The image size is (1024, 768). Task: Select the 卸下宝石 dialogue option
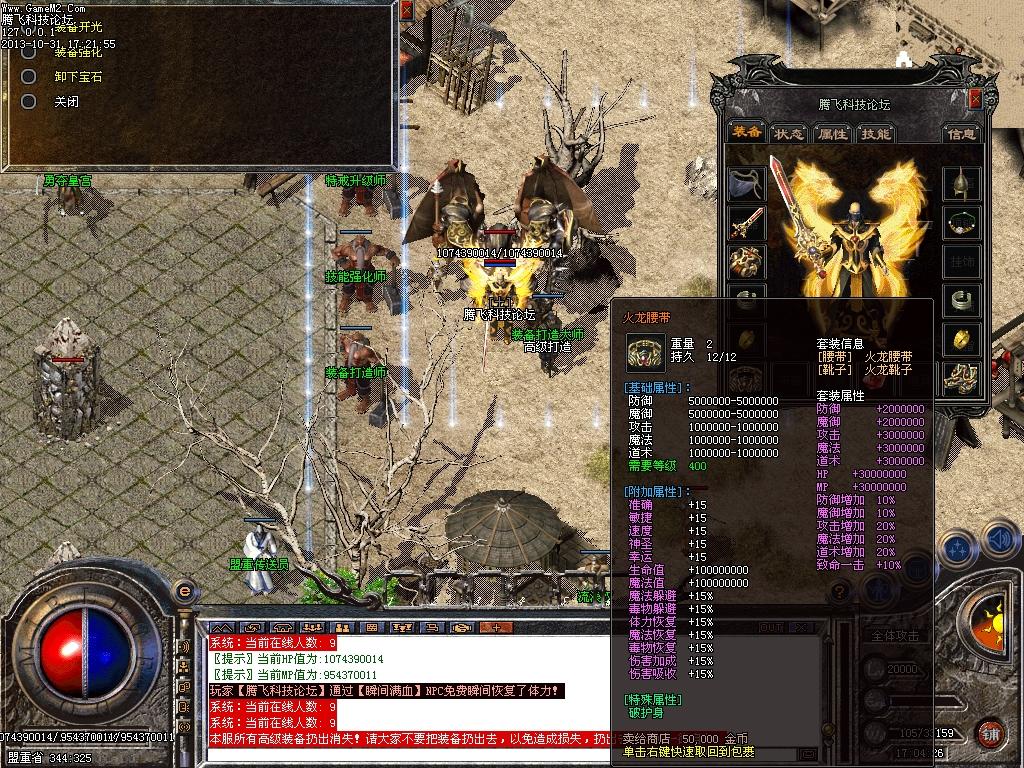77,77
